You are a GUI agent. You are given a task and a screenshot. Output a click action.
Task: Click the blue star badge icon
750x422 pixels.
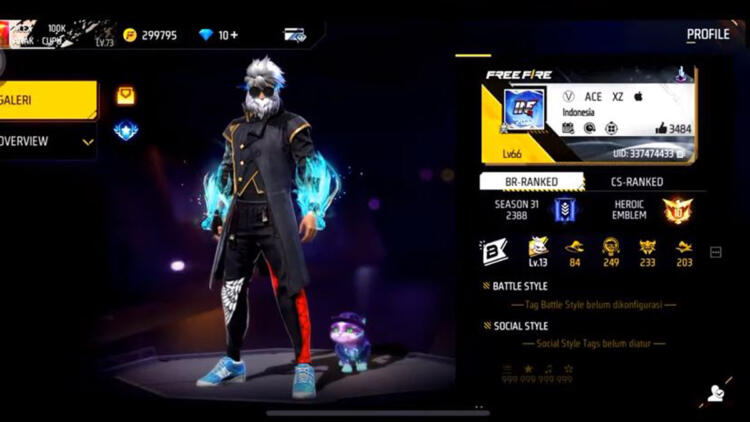[x=125, y=130]
